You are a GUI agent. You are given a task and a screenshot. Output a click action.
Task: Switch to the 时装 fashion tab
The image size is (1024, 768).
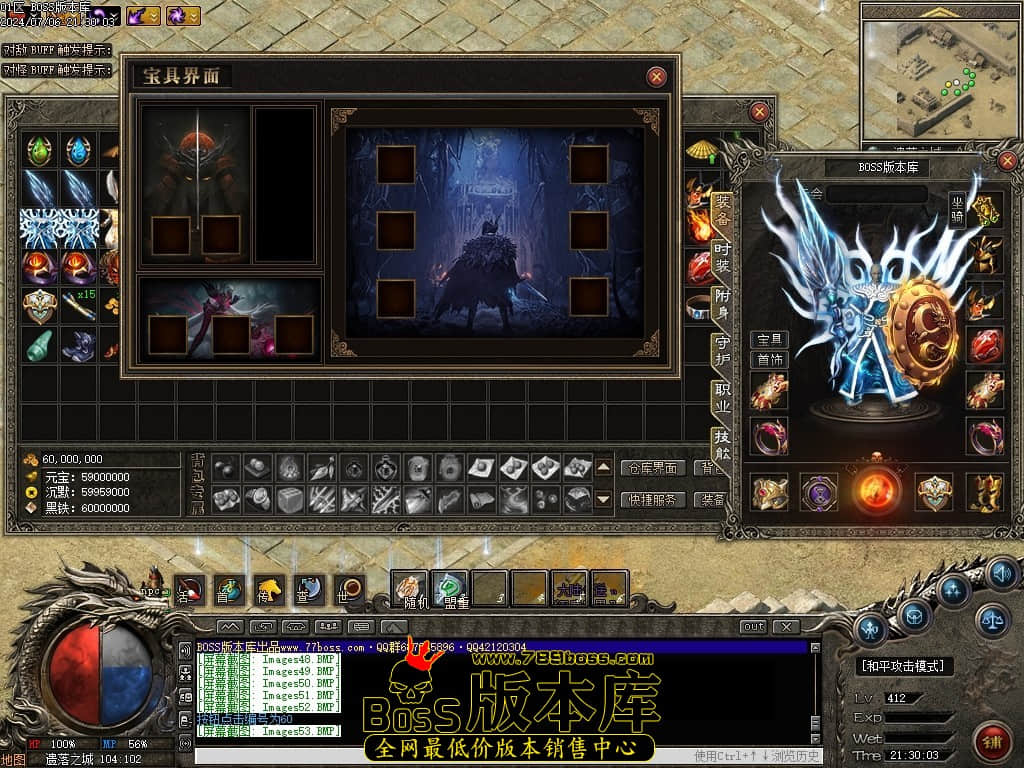722,254
